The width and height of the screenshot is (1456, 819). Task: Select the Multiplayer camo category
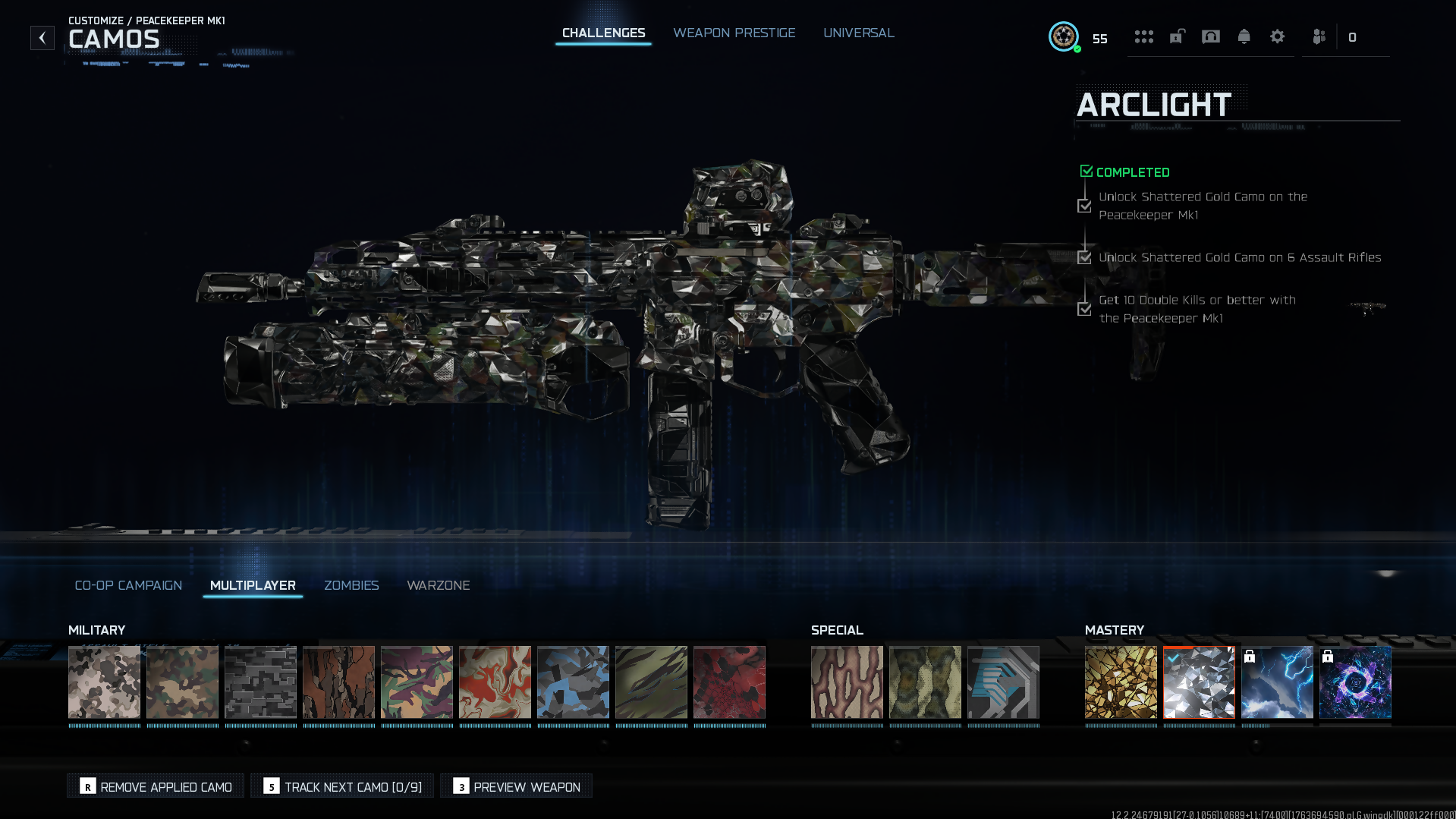tap(253, 585)
